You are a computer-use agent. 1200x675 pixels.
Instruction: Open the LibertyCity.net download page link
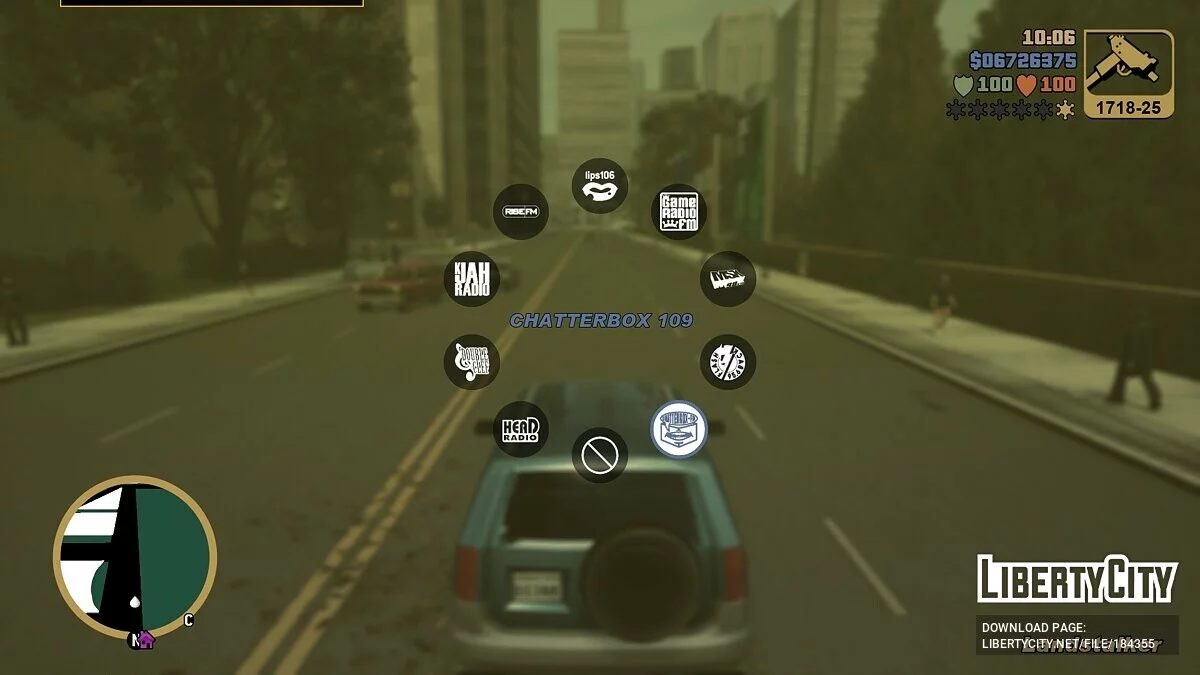coord(1068,636)
